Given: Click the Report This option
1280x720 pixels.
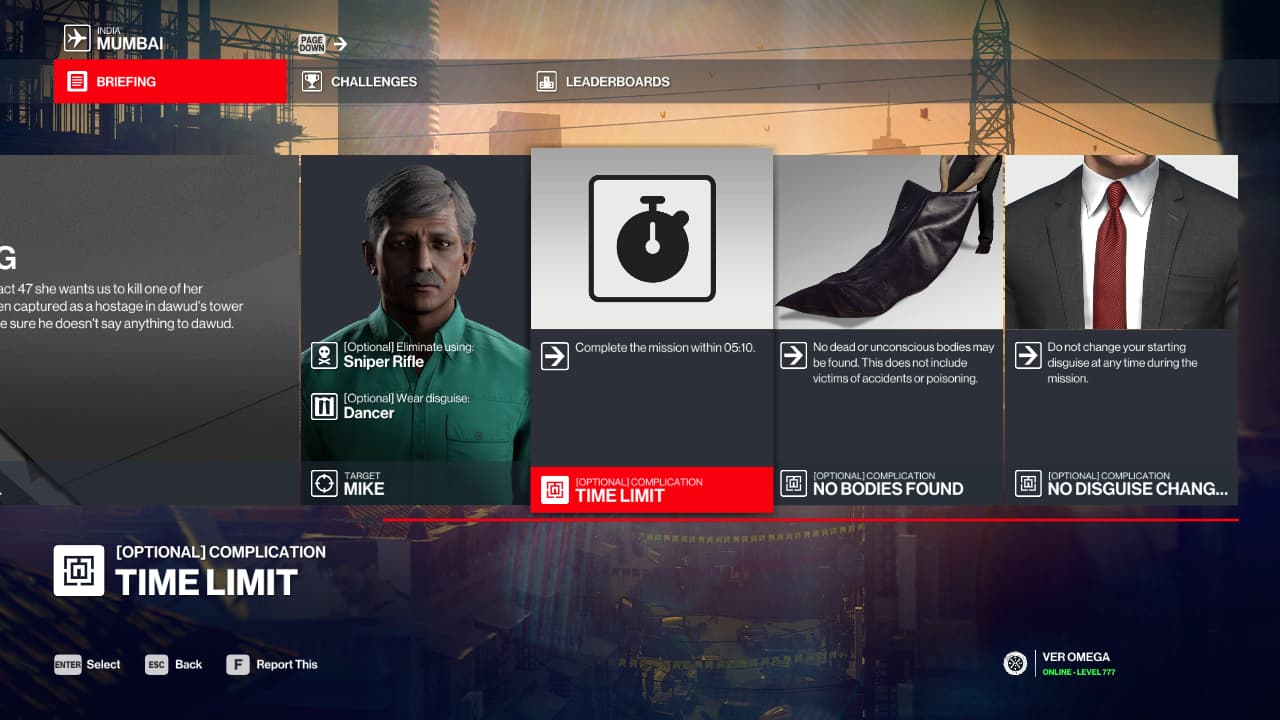Looking at the screenshot, I should (x=273, y=664).
